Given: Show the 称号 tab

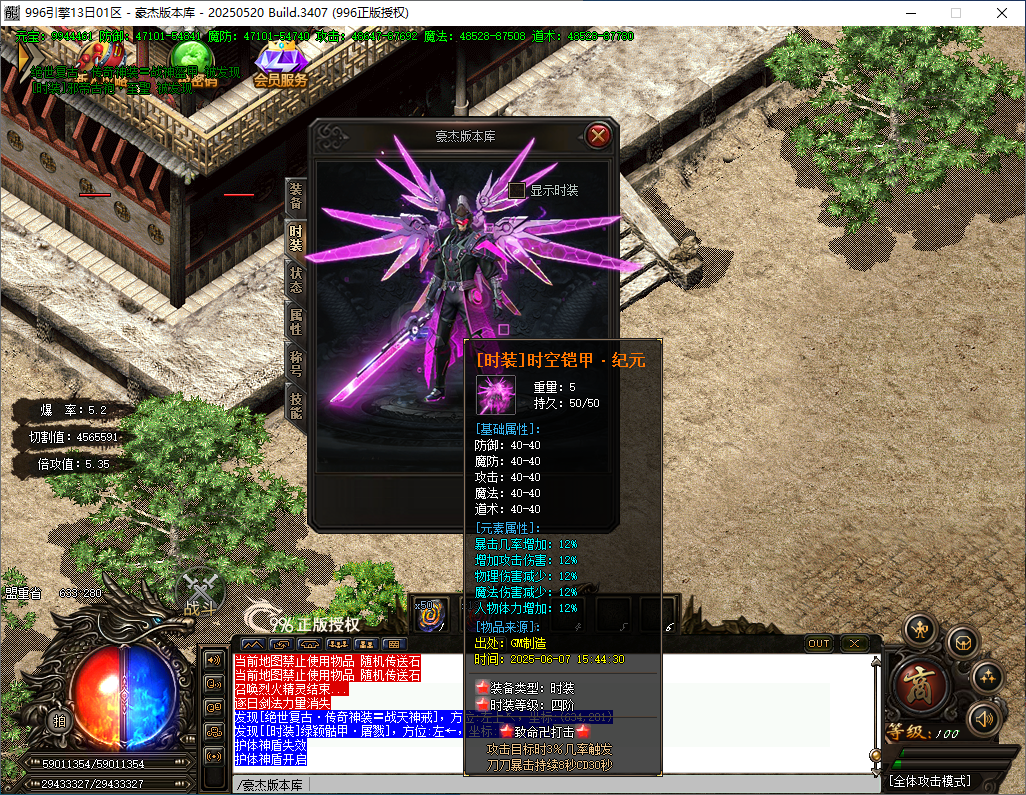Looking at the screenshot, I should 296,363.
